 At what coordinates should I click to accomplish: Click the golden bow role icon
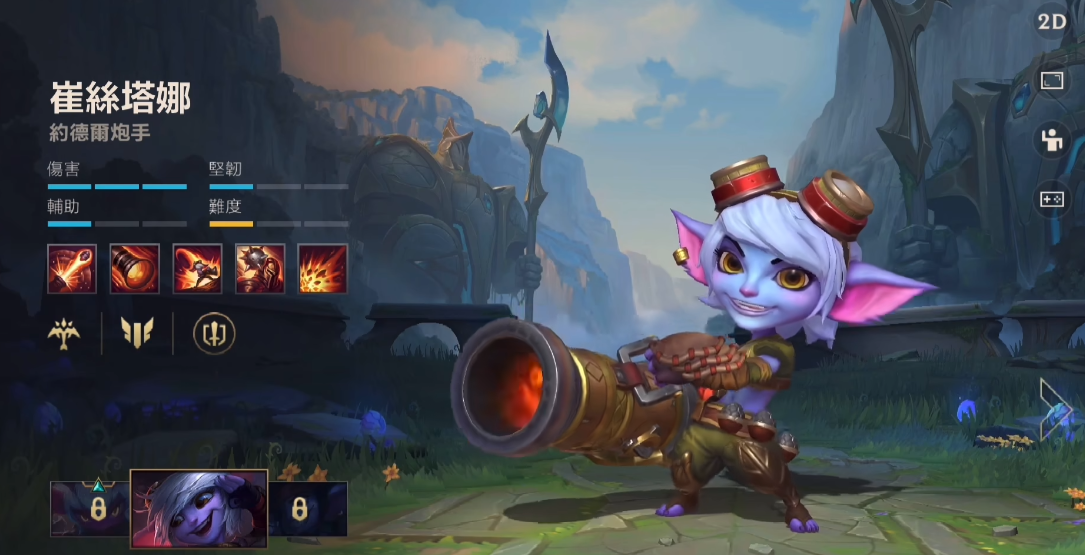65,333
